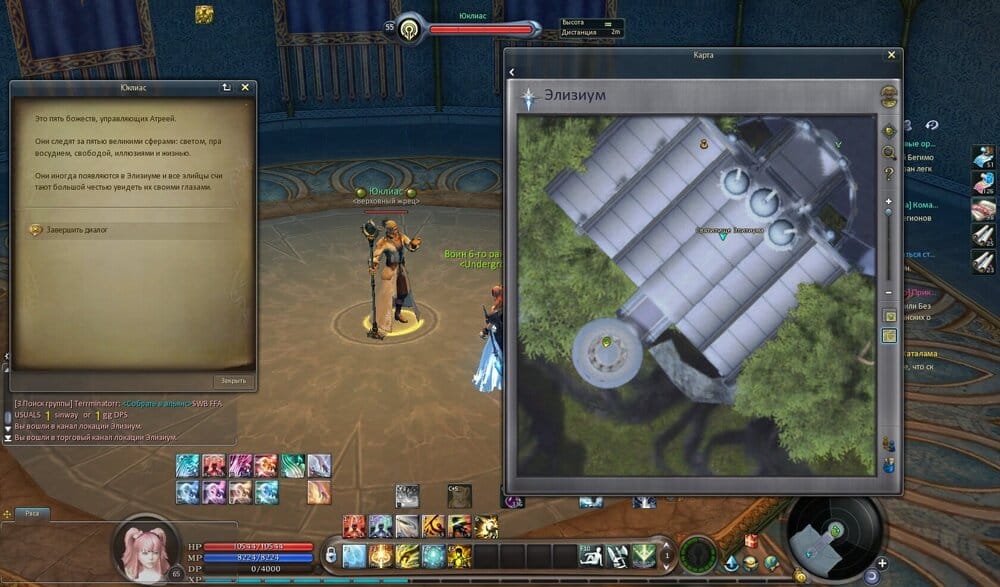Go back using map window's left arrow
Viewport: 1000px width, 587px height.
tap(511, 72)
